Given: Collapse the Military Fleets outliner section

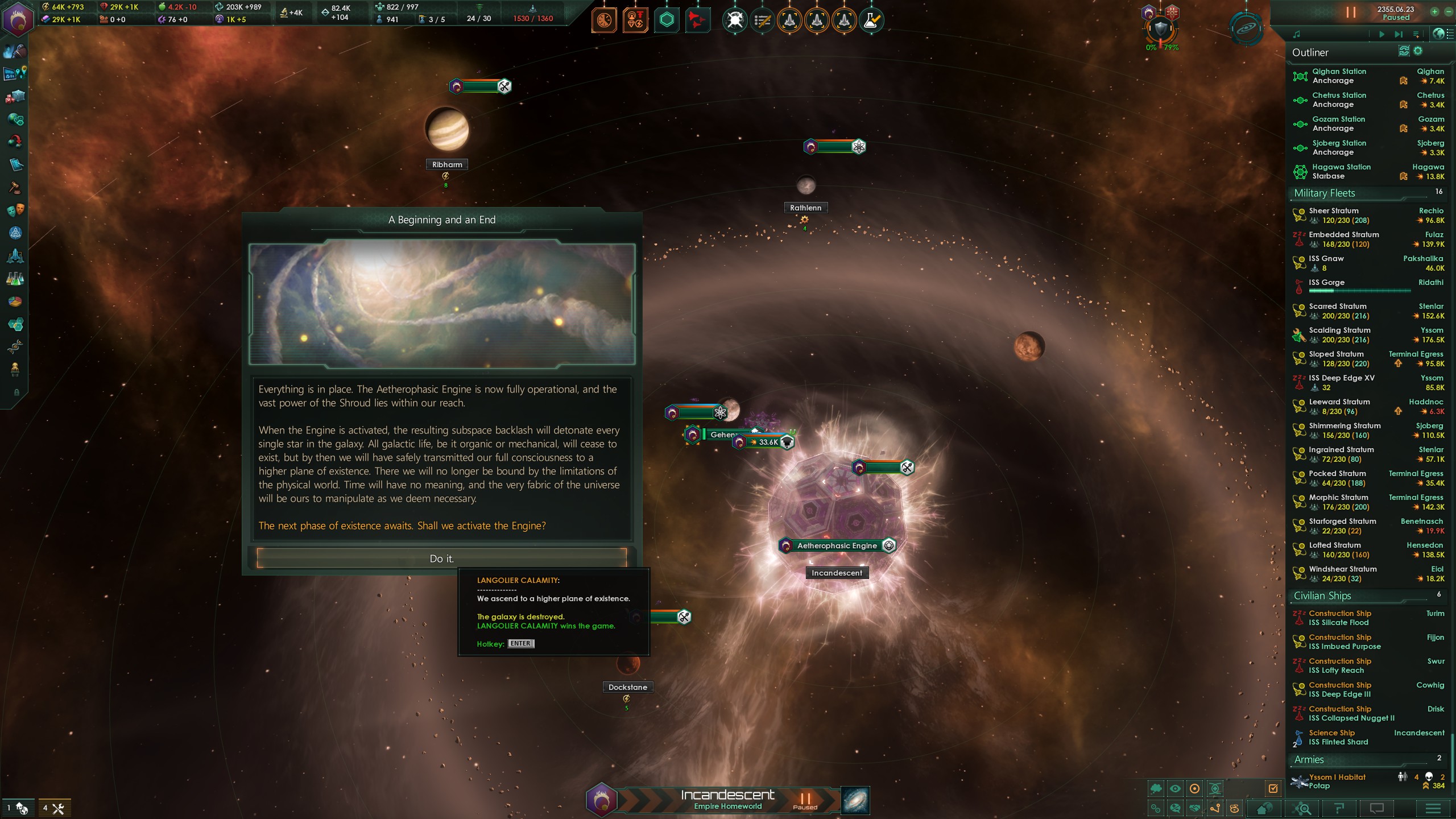Looking at the screenshot, I should (x=1325, y=193).
